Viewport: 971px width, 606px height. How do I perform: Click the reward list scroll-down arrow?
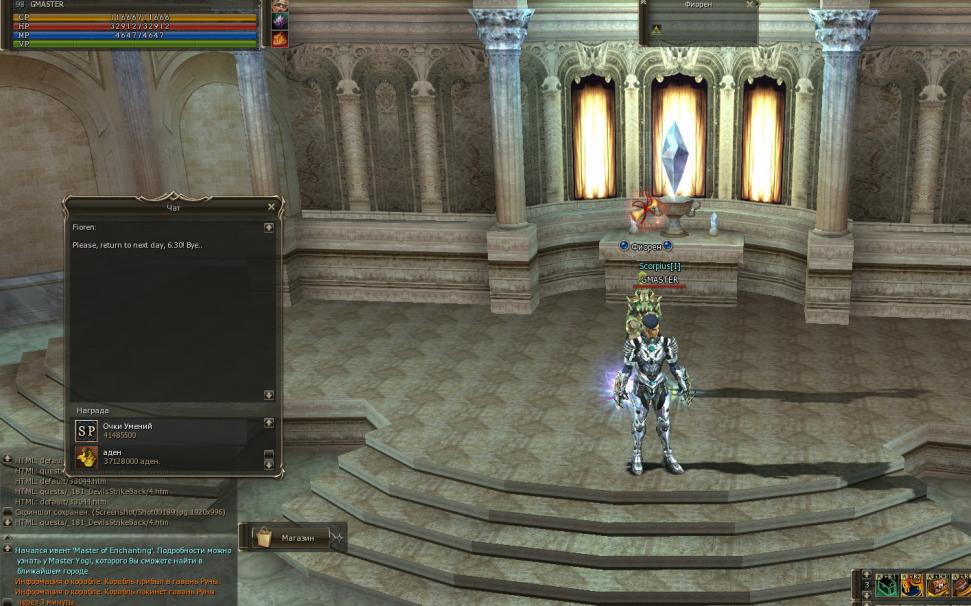268,464
